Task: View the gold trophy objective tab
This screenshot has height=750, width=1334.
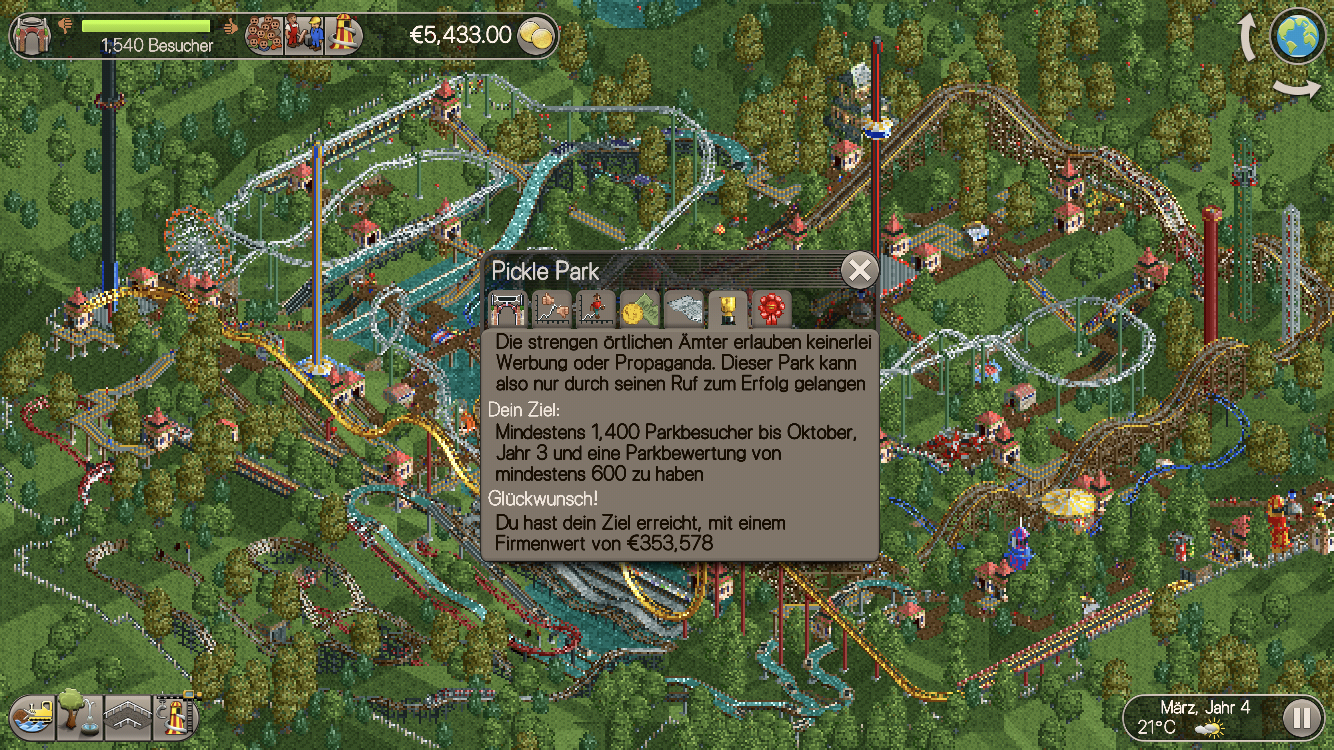Action: [x=727, y=309]
